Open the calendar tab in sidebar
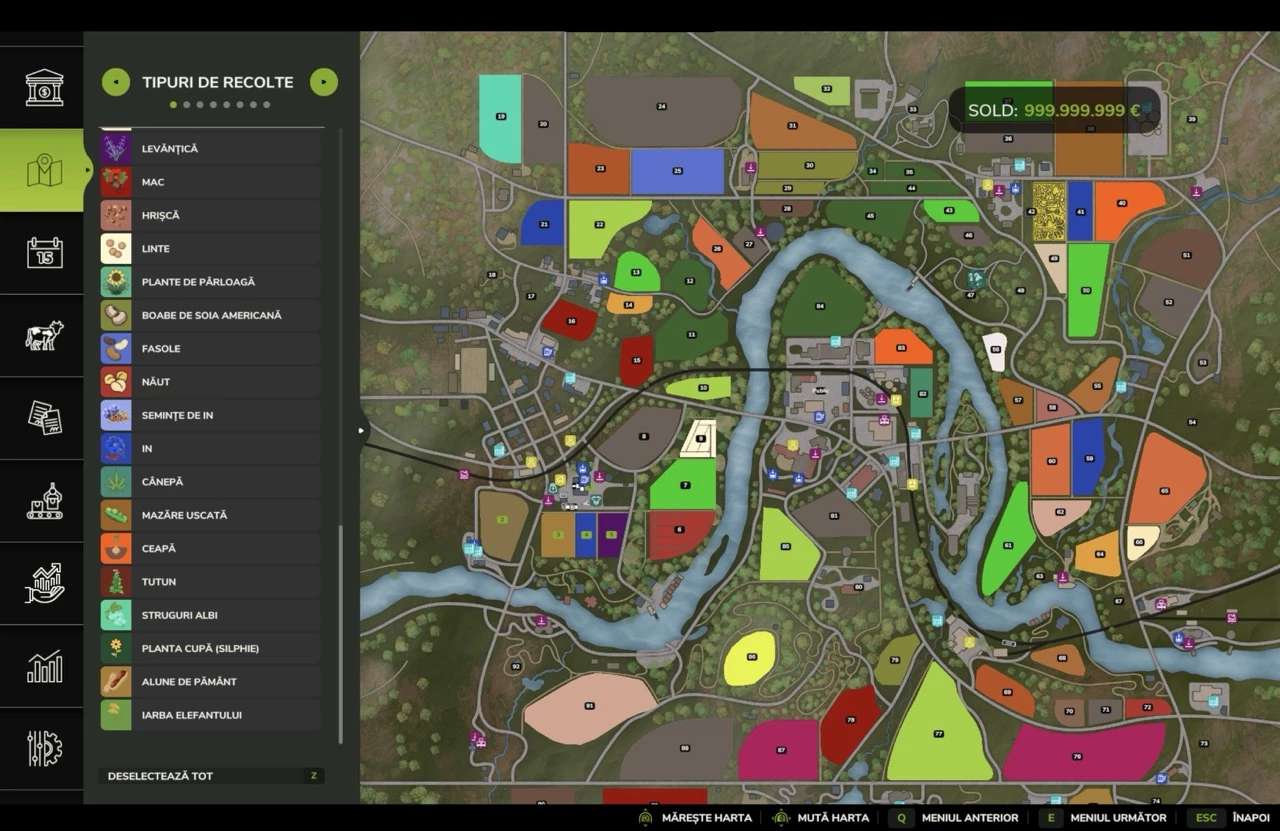This screenshot has height=831, width=1280. 44,253
